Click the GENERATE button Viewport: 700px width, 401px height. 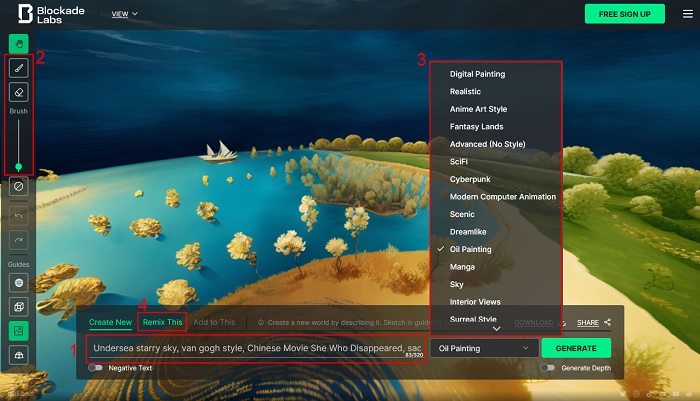[x=576, y=348]
